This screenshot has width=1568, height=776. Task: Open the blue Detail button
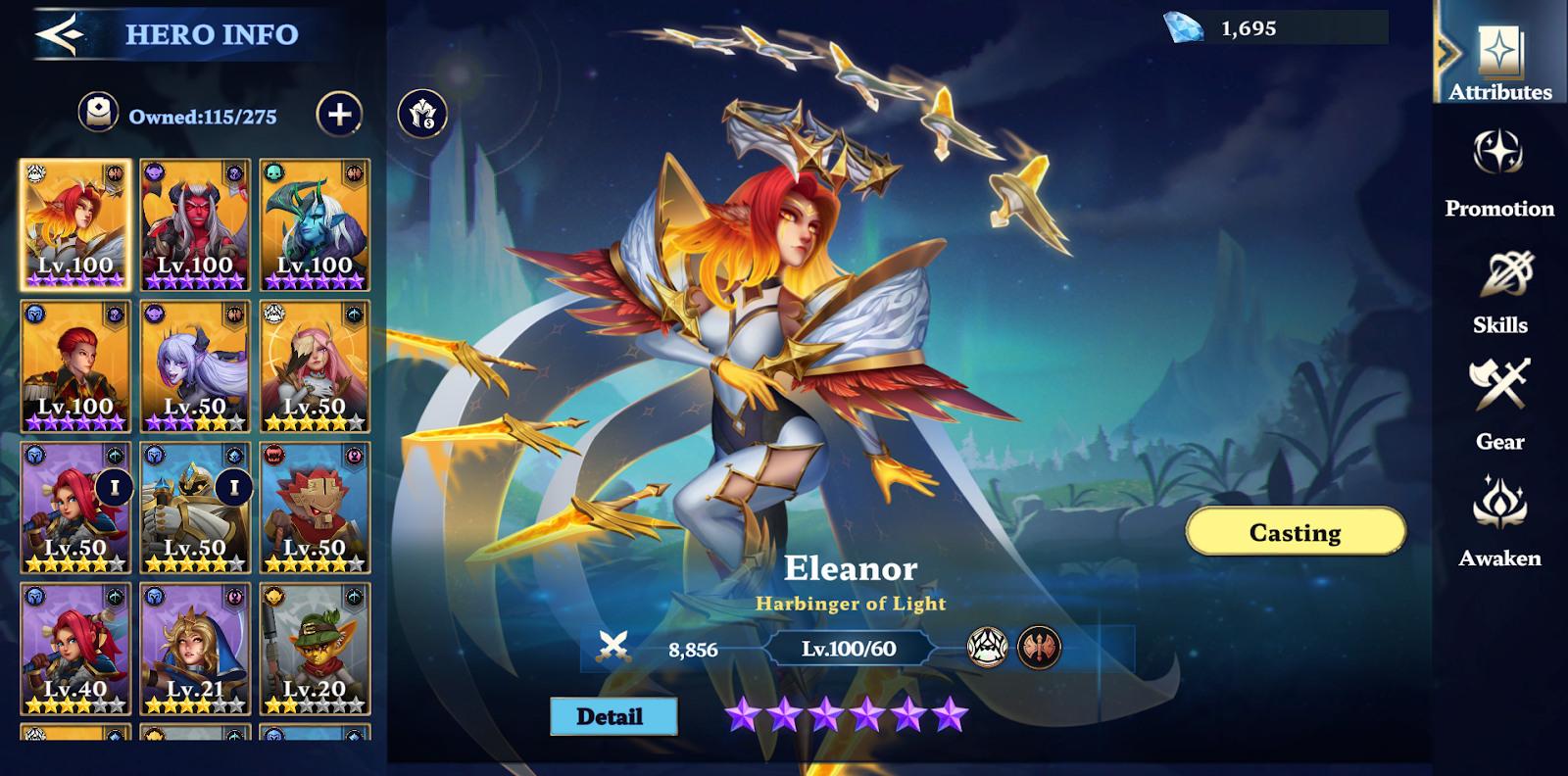[612, 716]
